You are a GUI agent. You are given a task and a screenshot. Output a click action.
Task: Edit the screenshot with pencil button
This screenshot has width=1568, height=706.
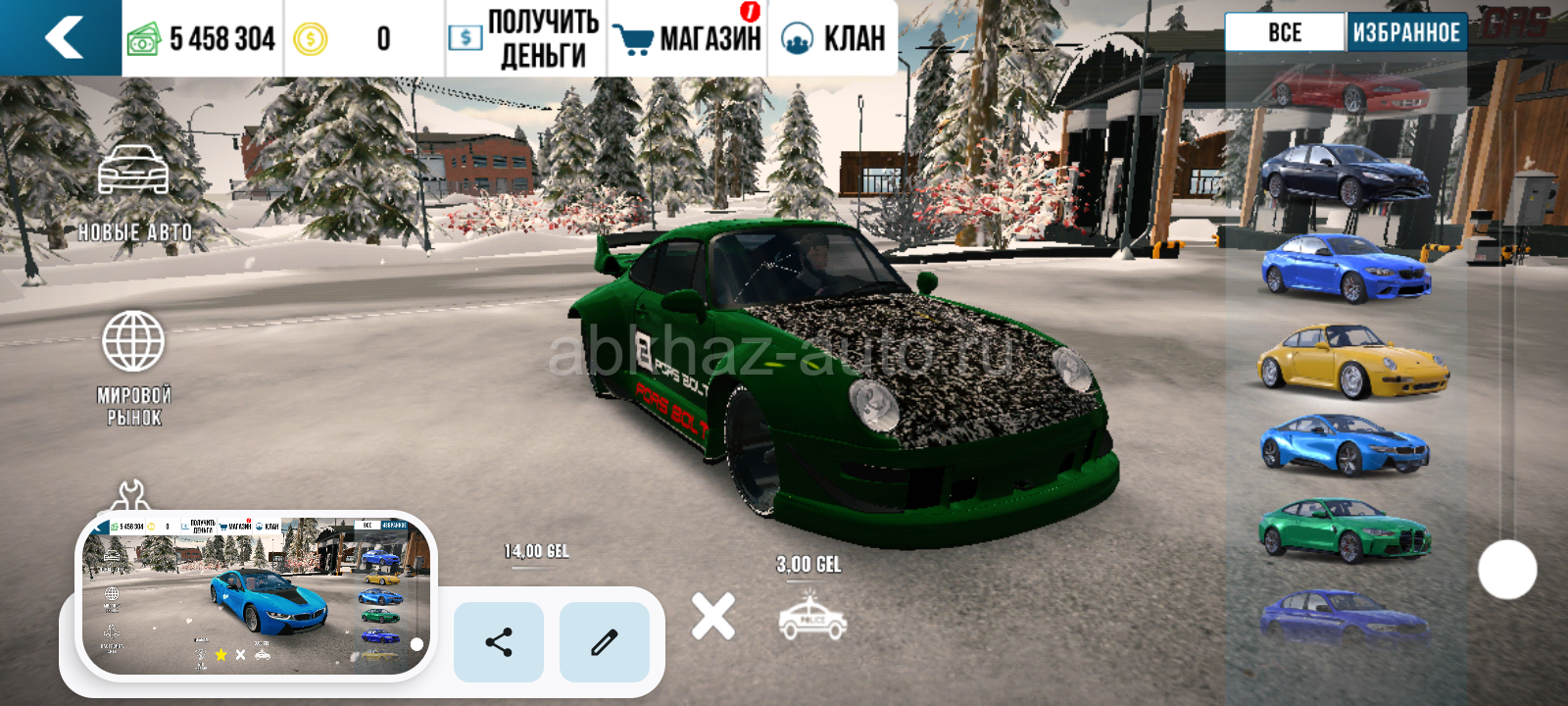coord(605,642)
